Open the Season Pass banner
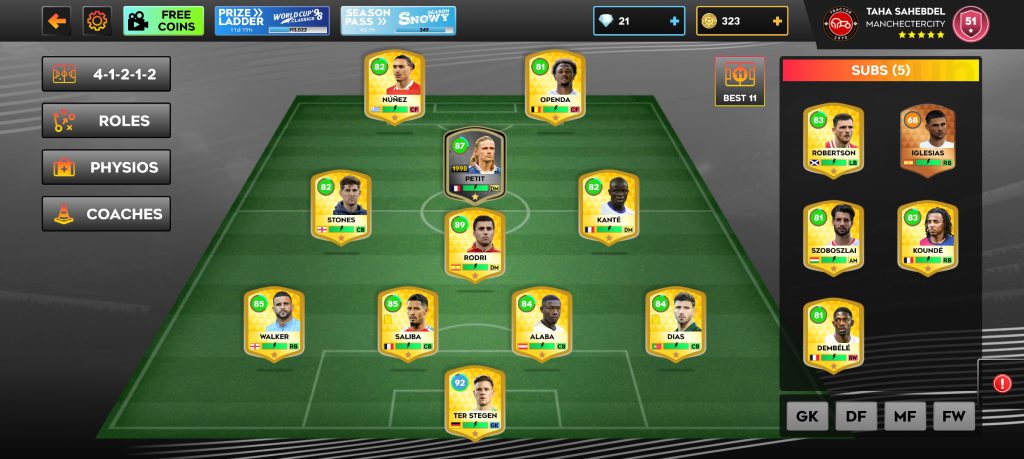The height and width of the screenshot is (459, 1024). coord(397,21)
